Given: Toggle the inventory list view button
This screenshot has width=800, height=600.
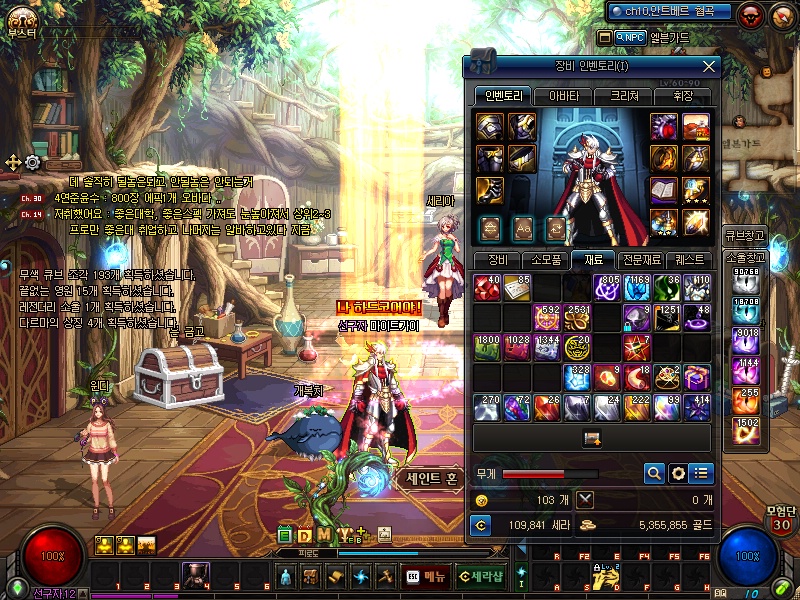Looking at the screenshot, I should coord(702,473).
